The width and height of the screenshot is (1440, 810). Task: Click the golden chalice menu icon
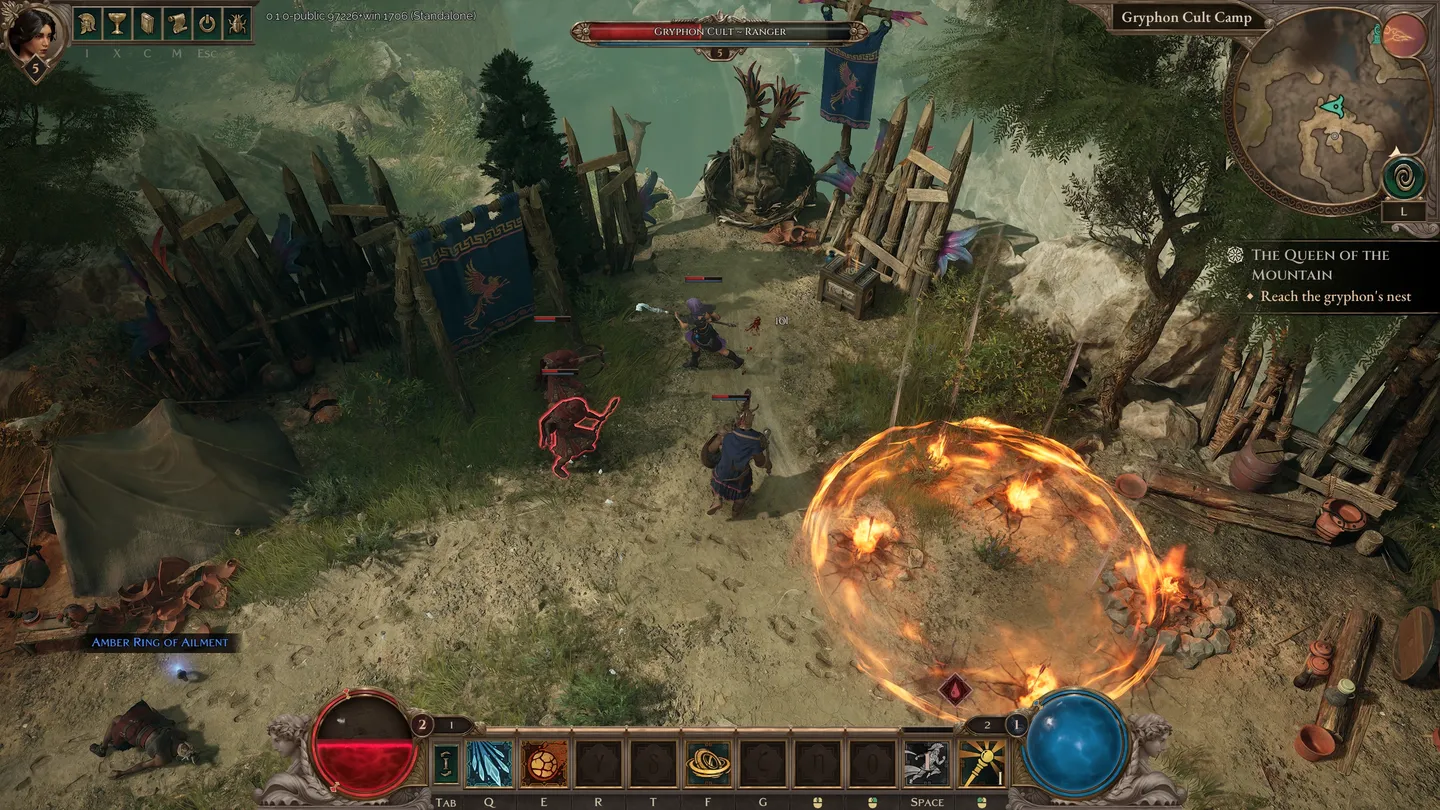(117, 22)
